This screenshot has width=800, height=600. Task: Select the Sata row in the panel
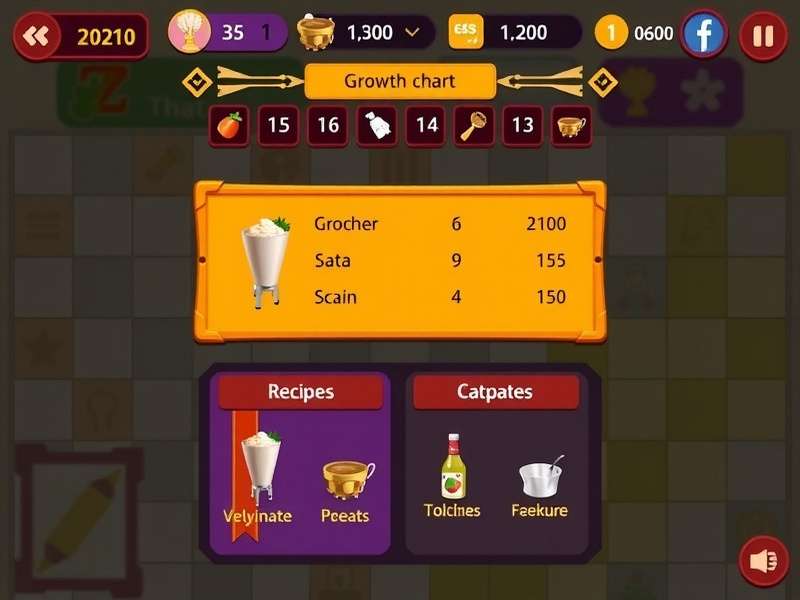coord(440,261)
